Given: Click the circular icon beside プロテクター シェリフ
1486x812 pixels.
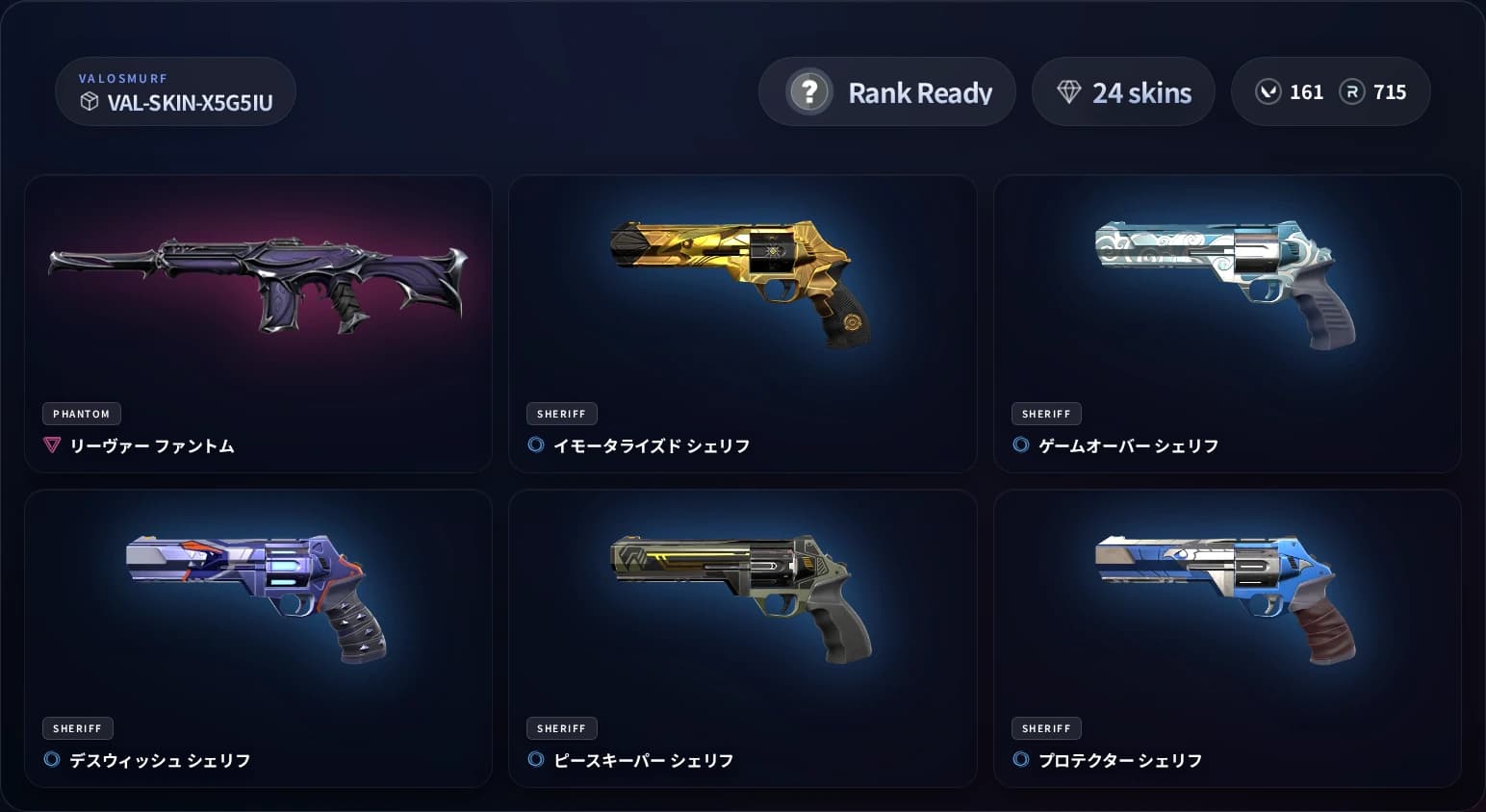Looking at the screenshot, I should (x=1023, y=760).
